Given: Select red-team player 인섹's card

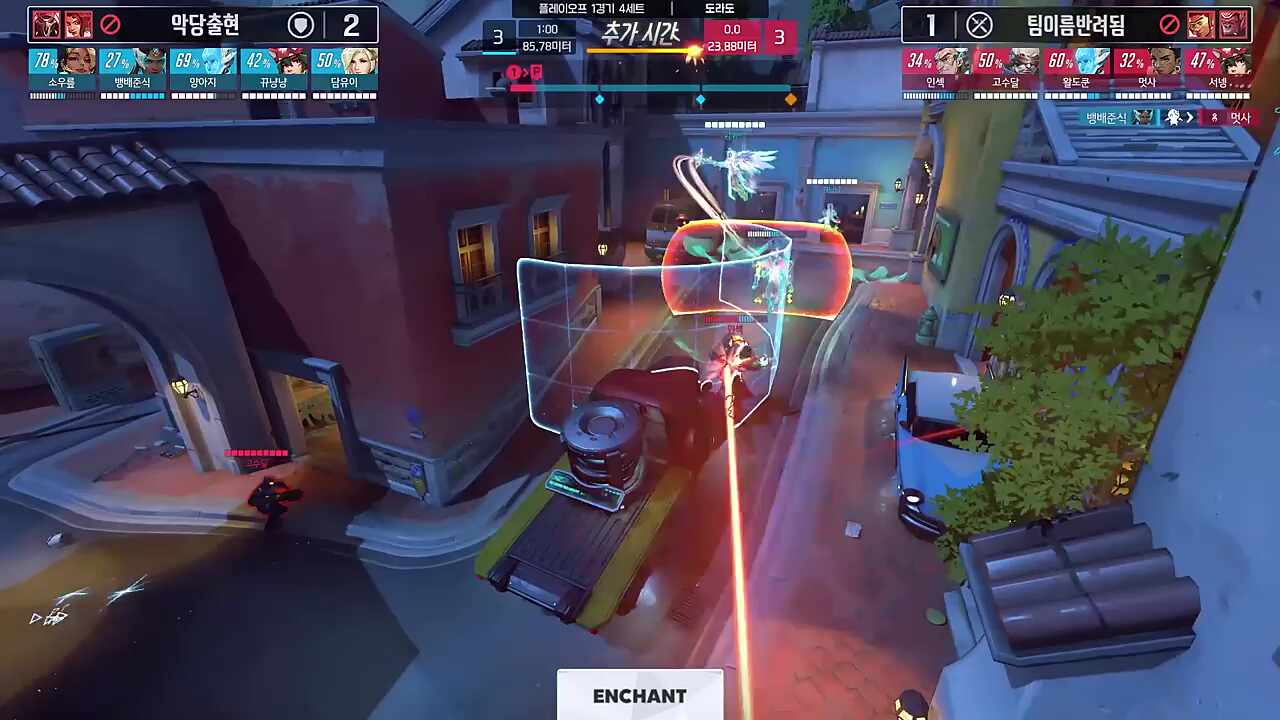Looking at the screenshot, I should pyautogui.click(x=936, y=70).
